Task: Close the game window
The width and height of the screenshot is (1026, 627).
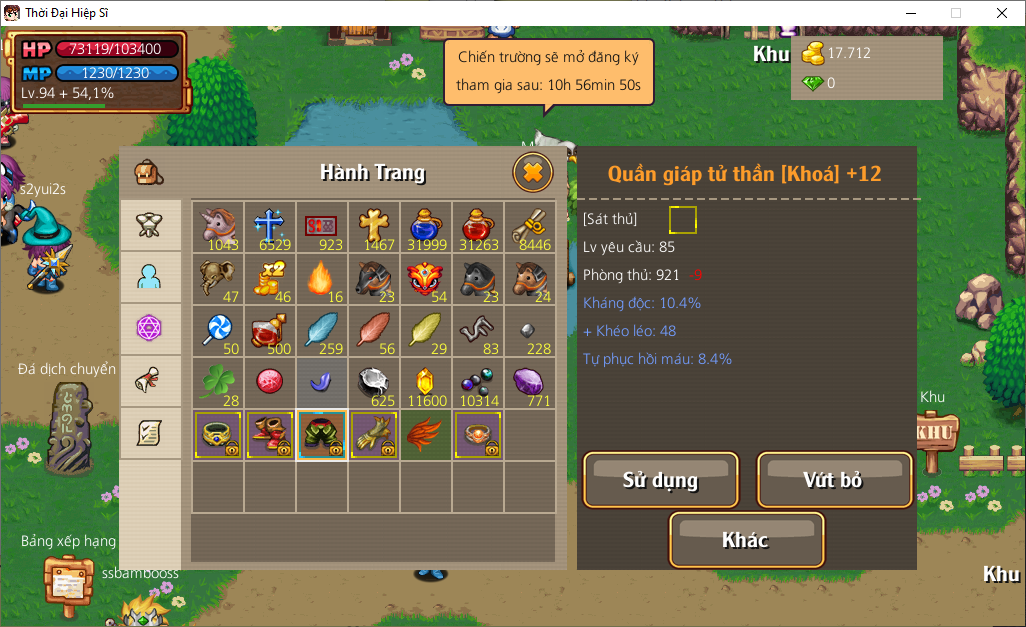Action: pyautogui.click(x=1001, y=13)
